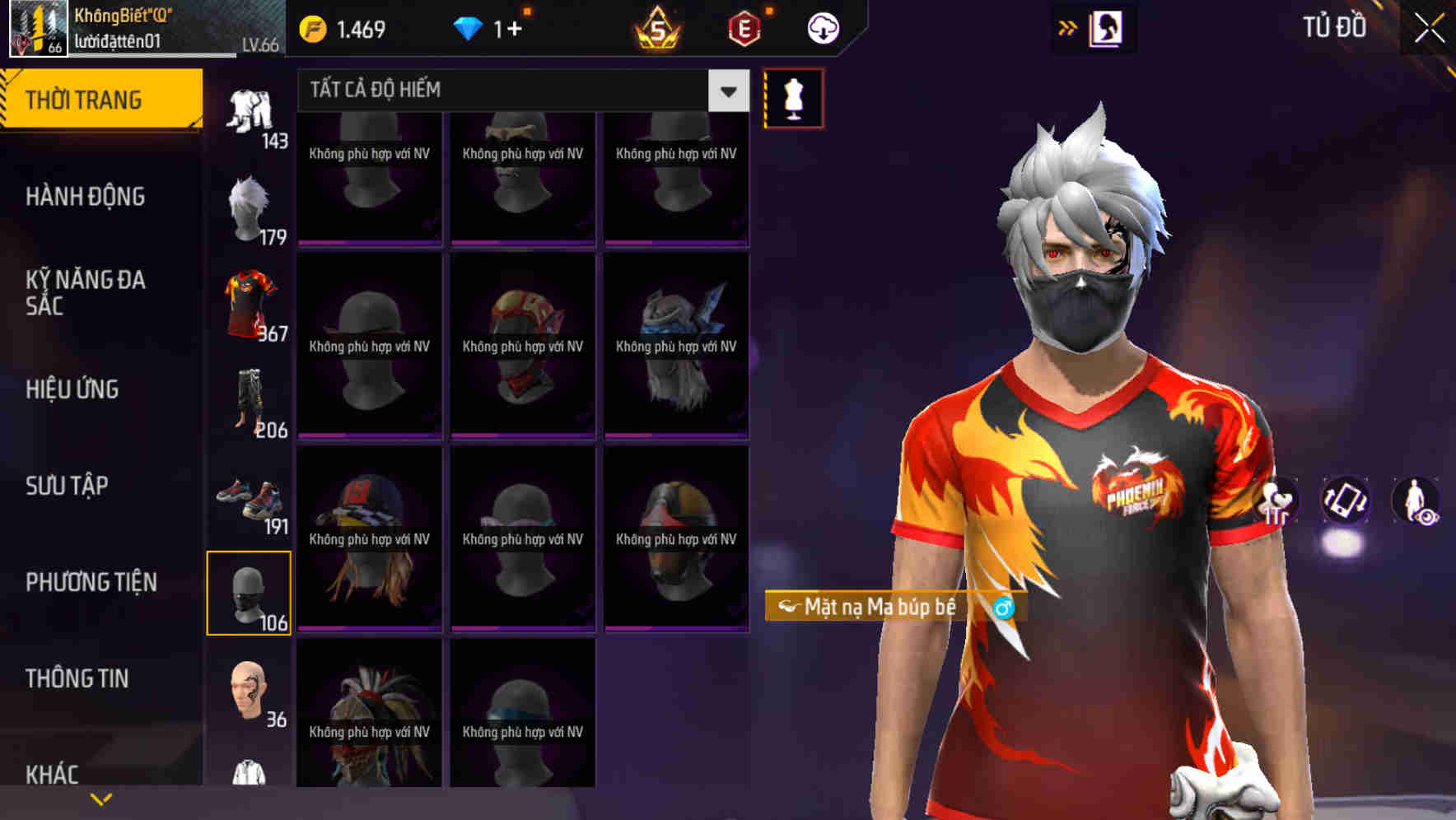
Task: Expand the yellow chevron below KHÁC
Action: [99, 797]
